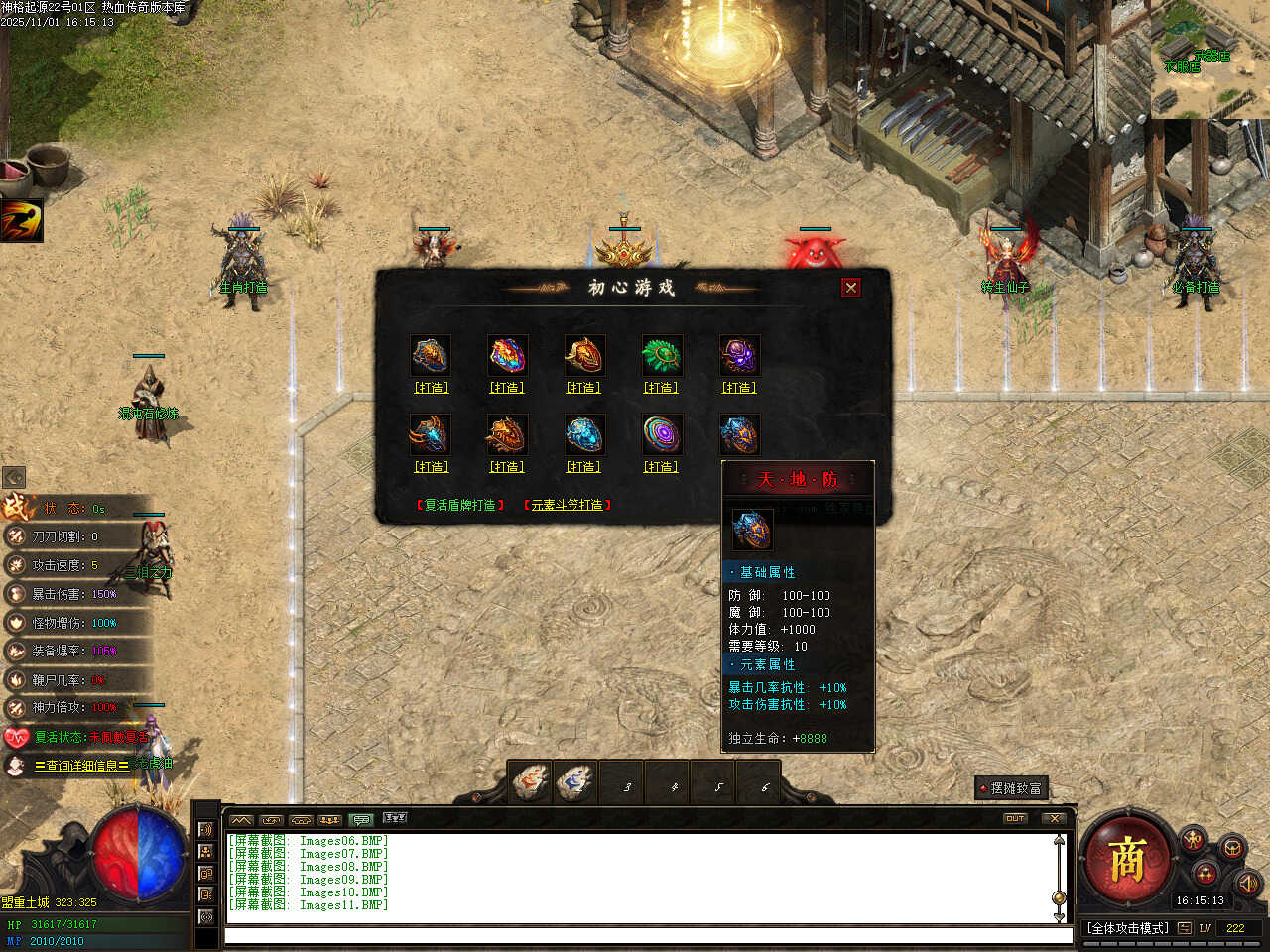The height and width of the screenshot is (952, 1270).
Task: Click 打造 under the purple skull shield
Action: pos(738,388)
